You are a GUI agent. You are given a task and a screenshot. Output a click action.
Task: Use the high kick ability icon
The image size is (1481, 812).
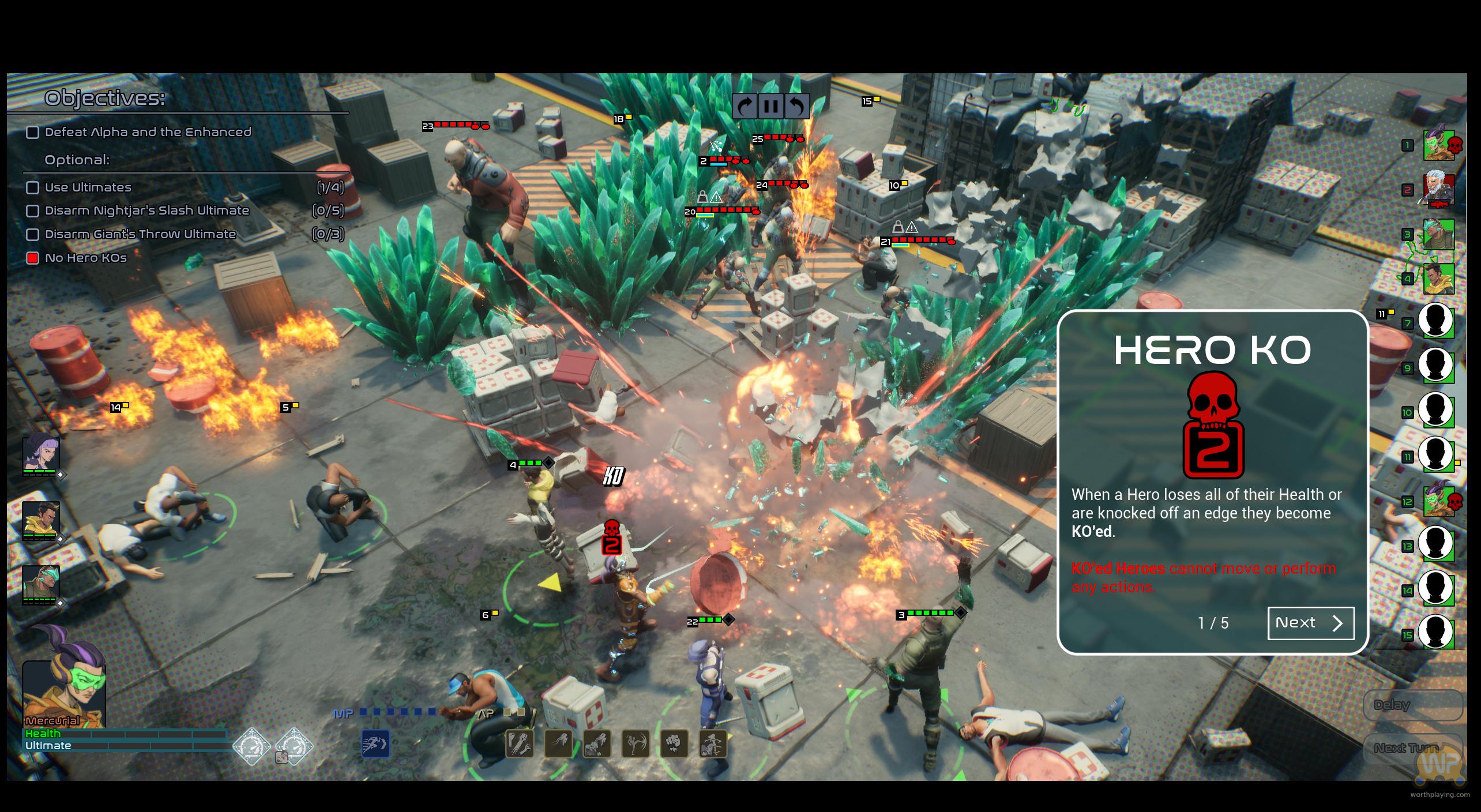pyautogui.click(x=636, y=743)
